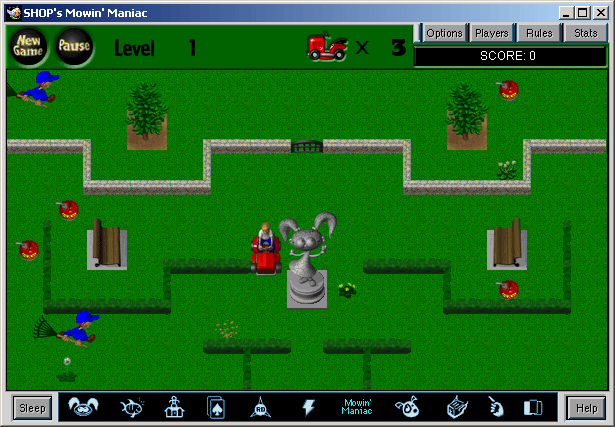615x427 pixels.
Task: Close the game window
Action: pyautogui.click(x=602, y=12)
